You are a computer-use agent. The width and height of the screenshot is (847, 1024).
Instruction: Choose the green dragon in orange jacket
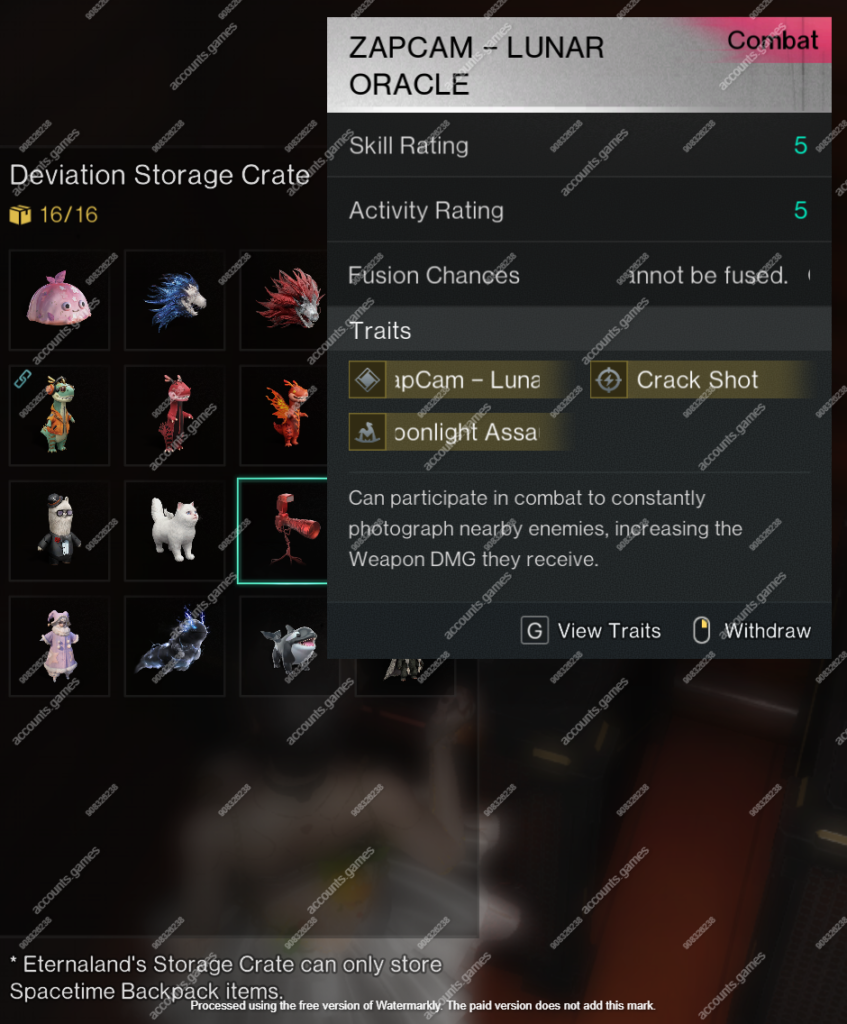click(x=59, y=415)
